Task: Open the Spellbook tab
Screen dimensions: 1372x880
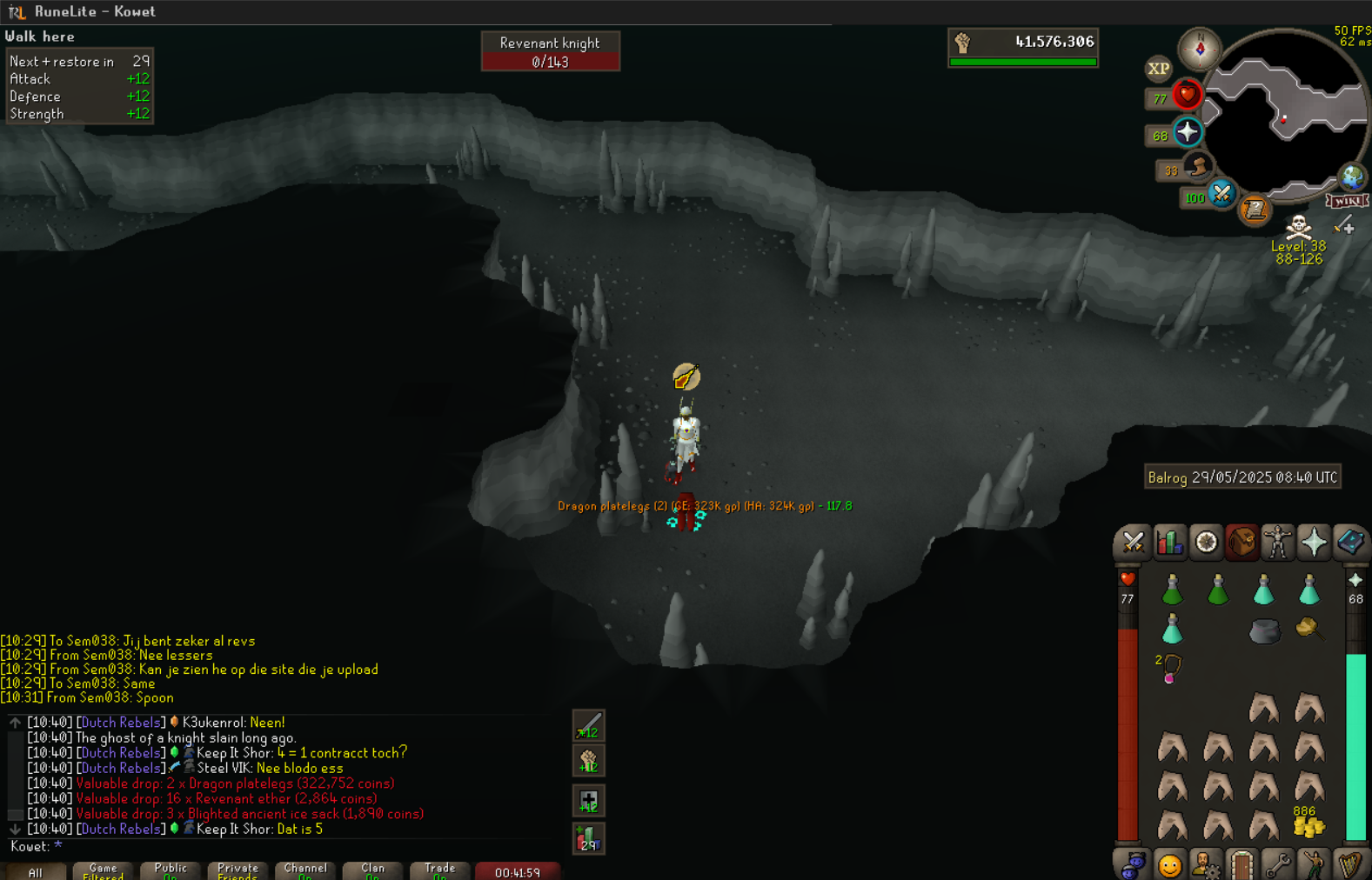Action: pyautogui.click(x=1350, y=543)
